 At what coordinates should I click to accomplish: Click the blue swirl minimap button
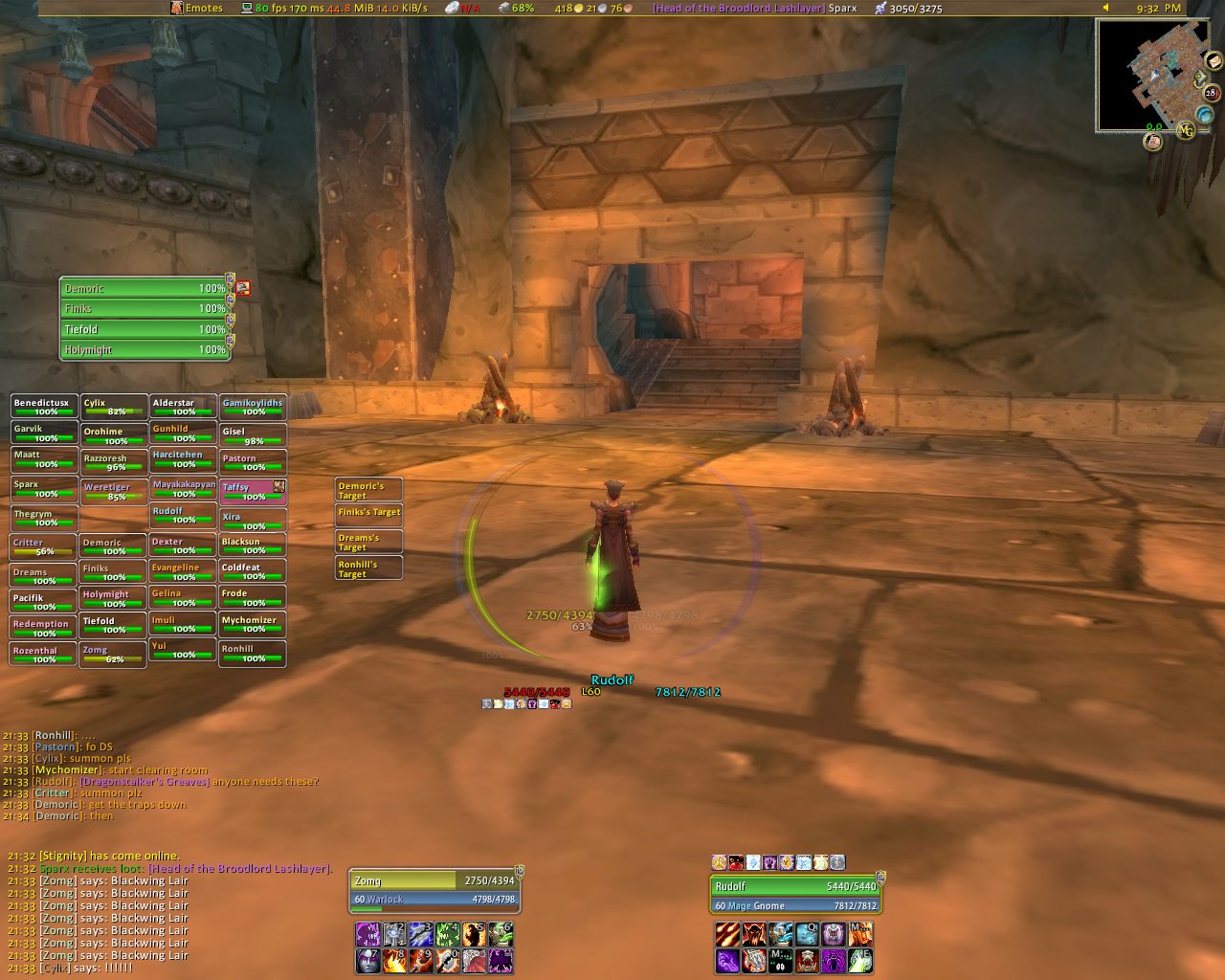click(1205, 115)
